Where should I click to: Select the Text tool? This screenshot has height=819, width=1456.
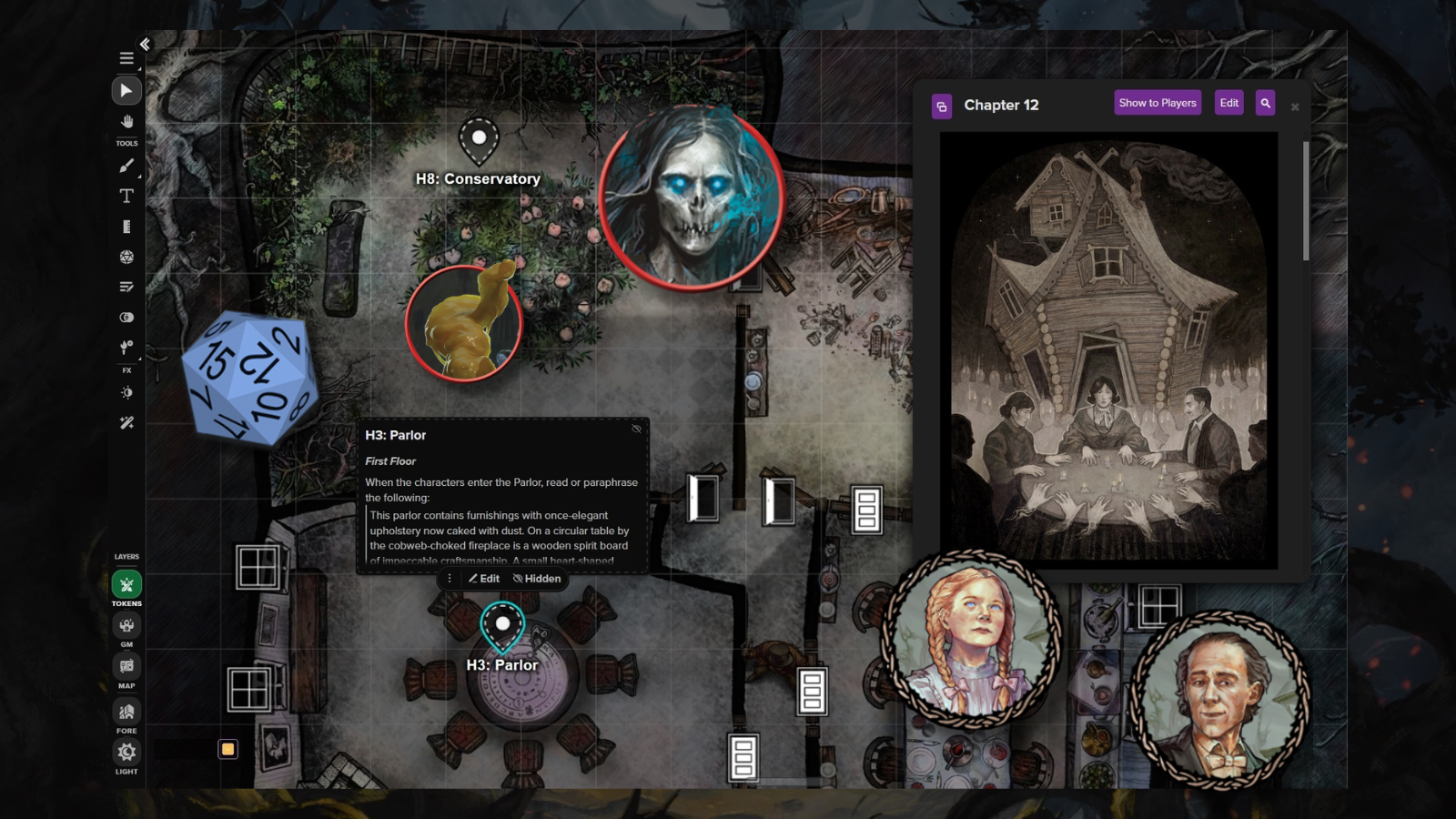point(126,195)
